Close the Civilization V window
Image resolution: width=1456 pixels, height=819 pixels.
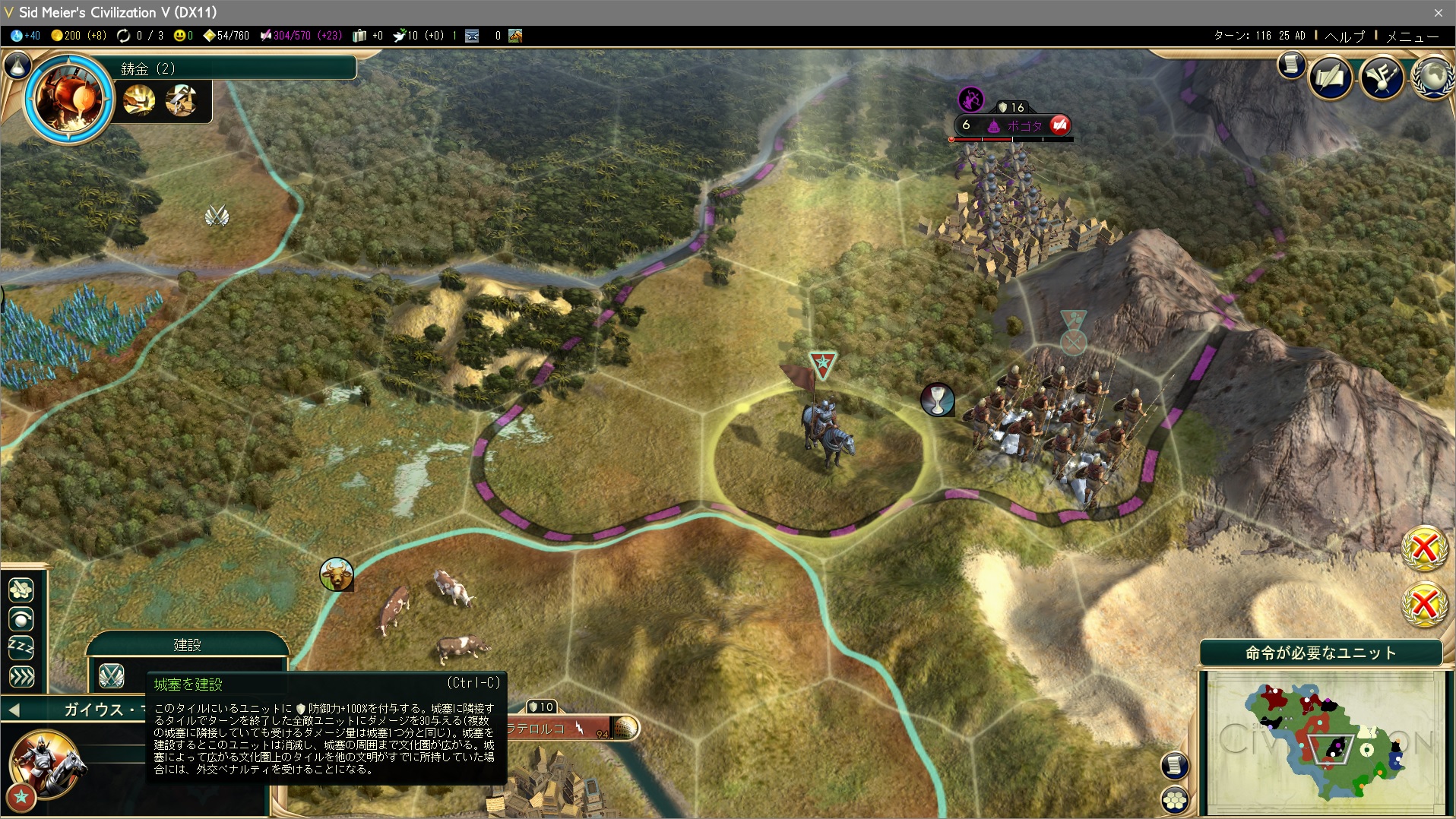click(1438, 12)
